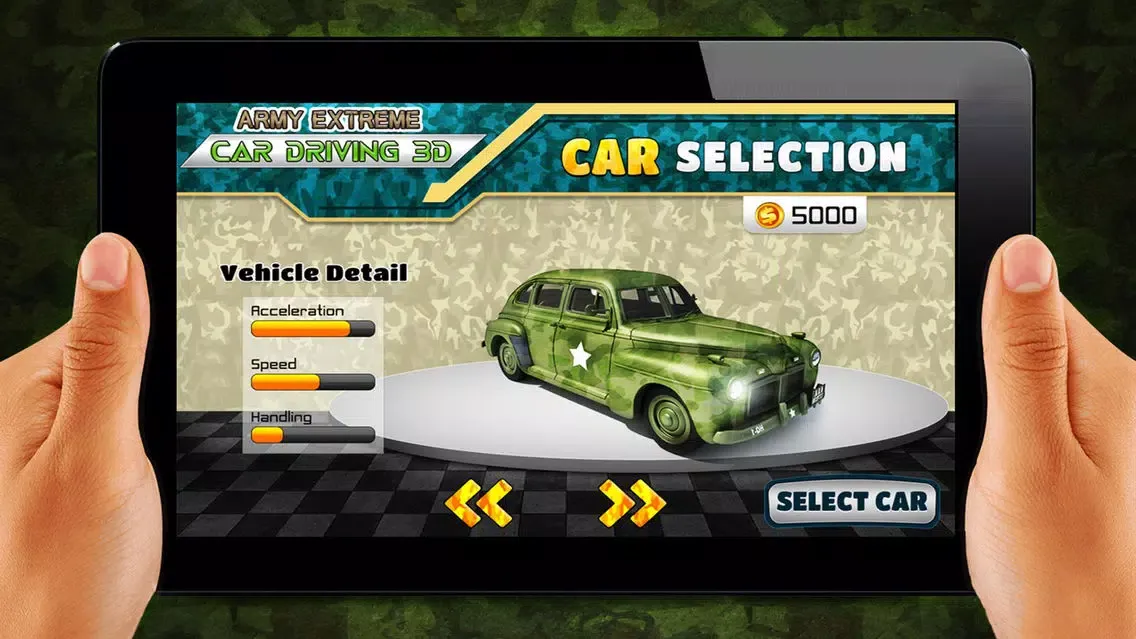Show the next car with right arrows

point(632,503)
